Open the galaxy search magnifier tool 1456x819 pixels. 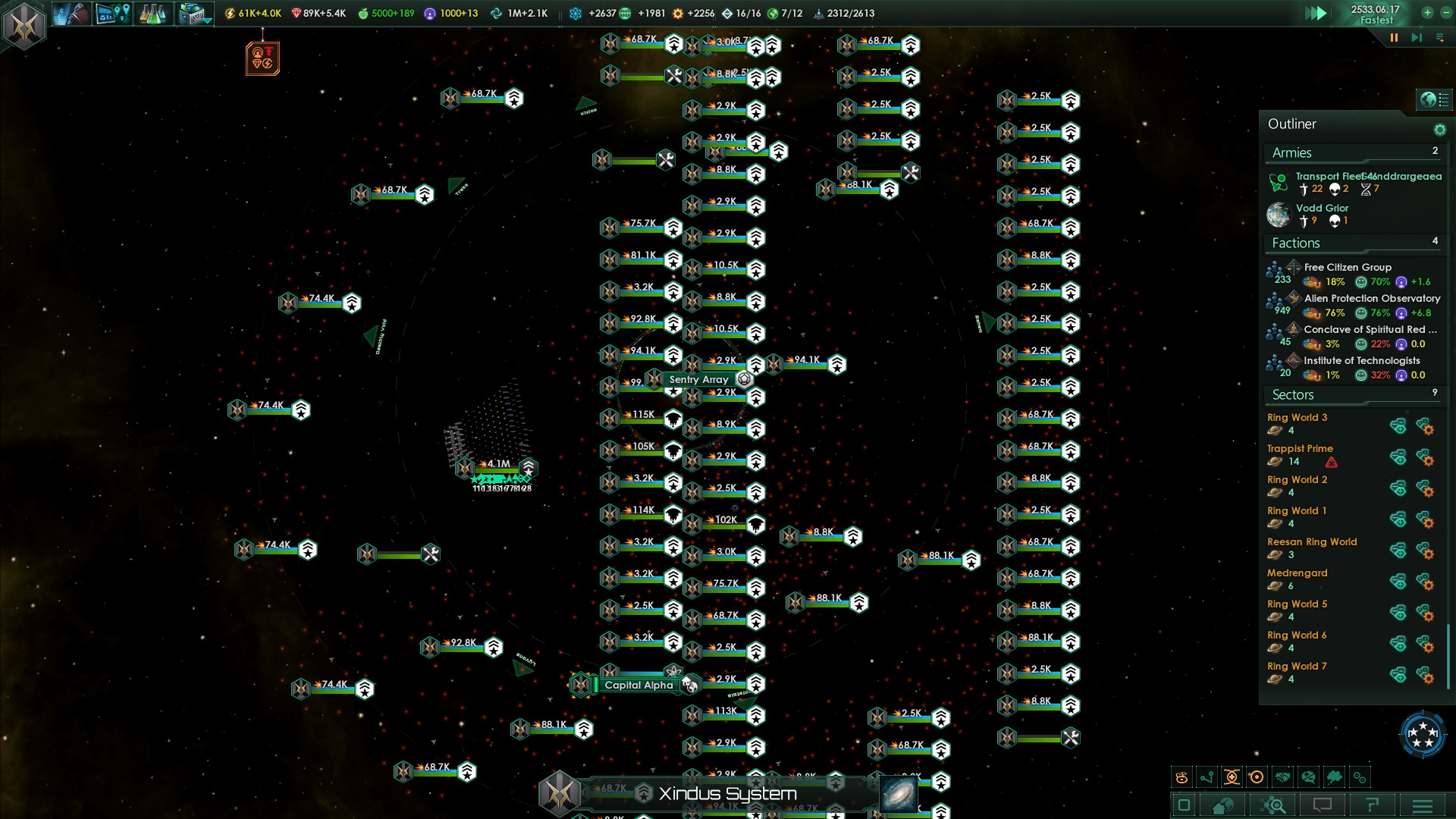(x=1274, y=804)
